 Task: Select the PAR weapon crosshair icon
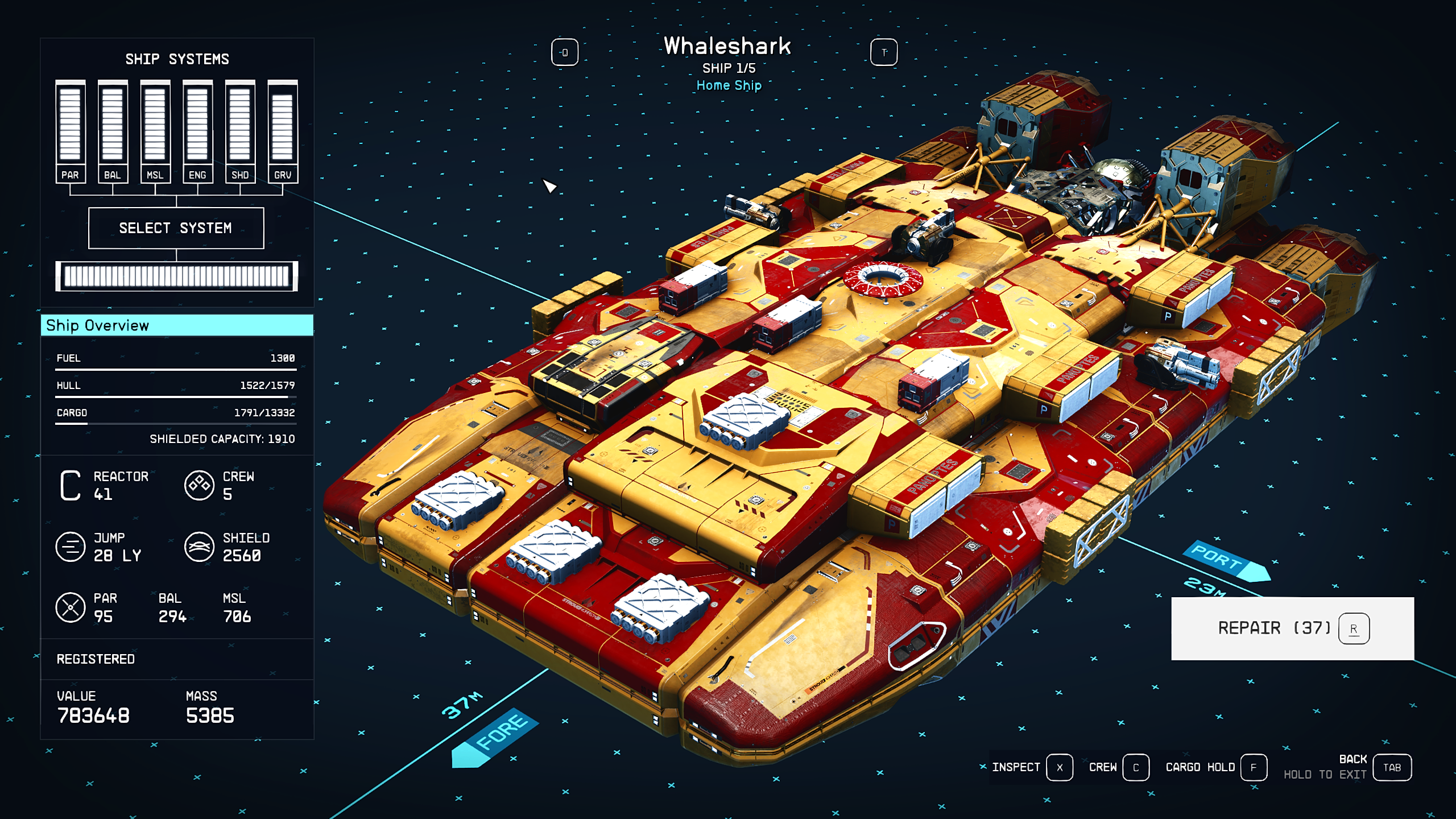pyautogui.click(x=71, y=607)
